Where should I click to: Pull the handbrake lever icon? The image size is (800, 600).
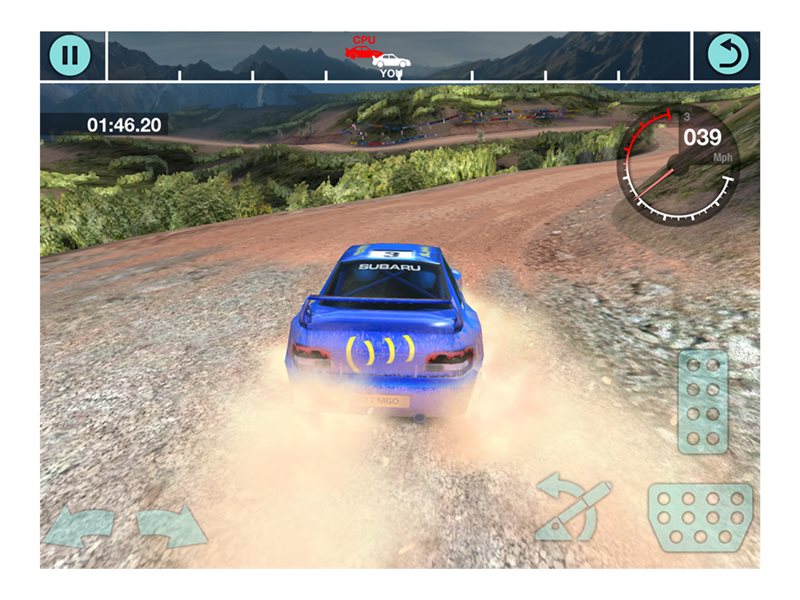(x=573, y=509)
